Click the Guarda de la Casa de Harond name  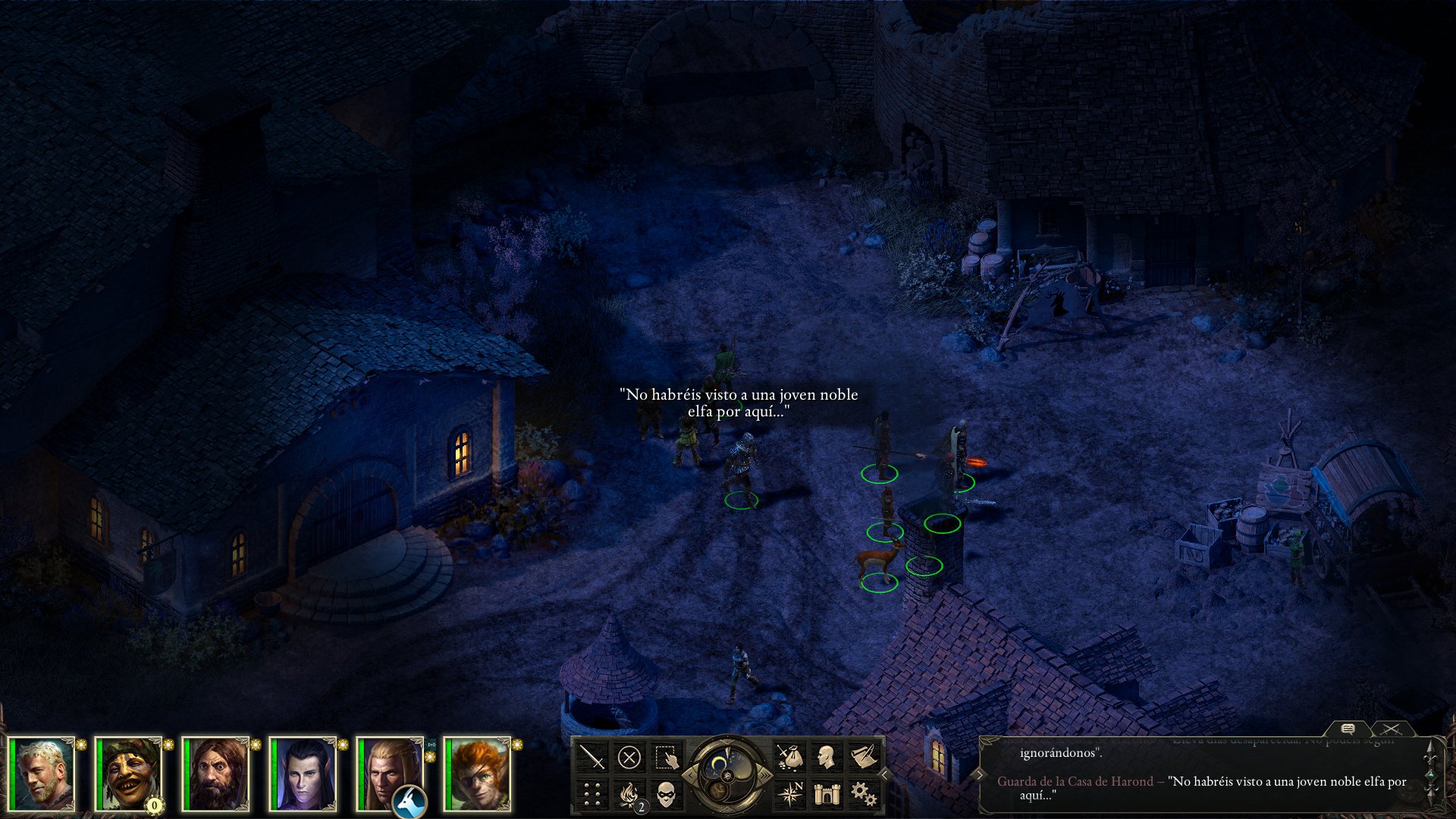1075,781
